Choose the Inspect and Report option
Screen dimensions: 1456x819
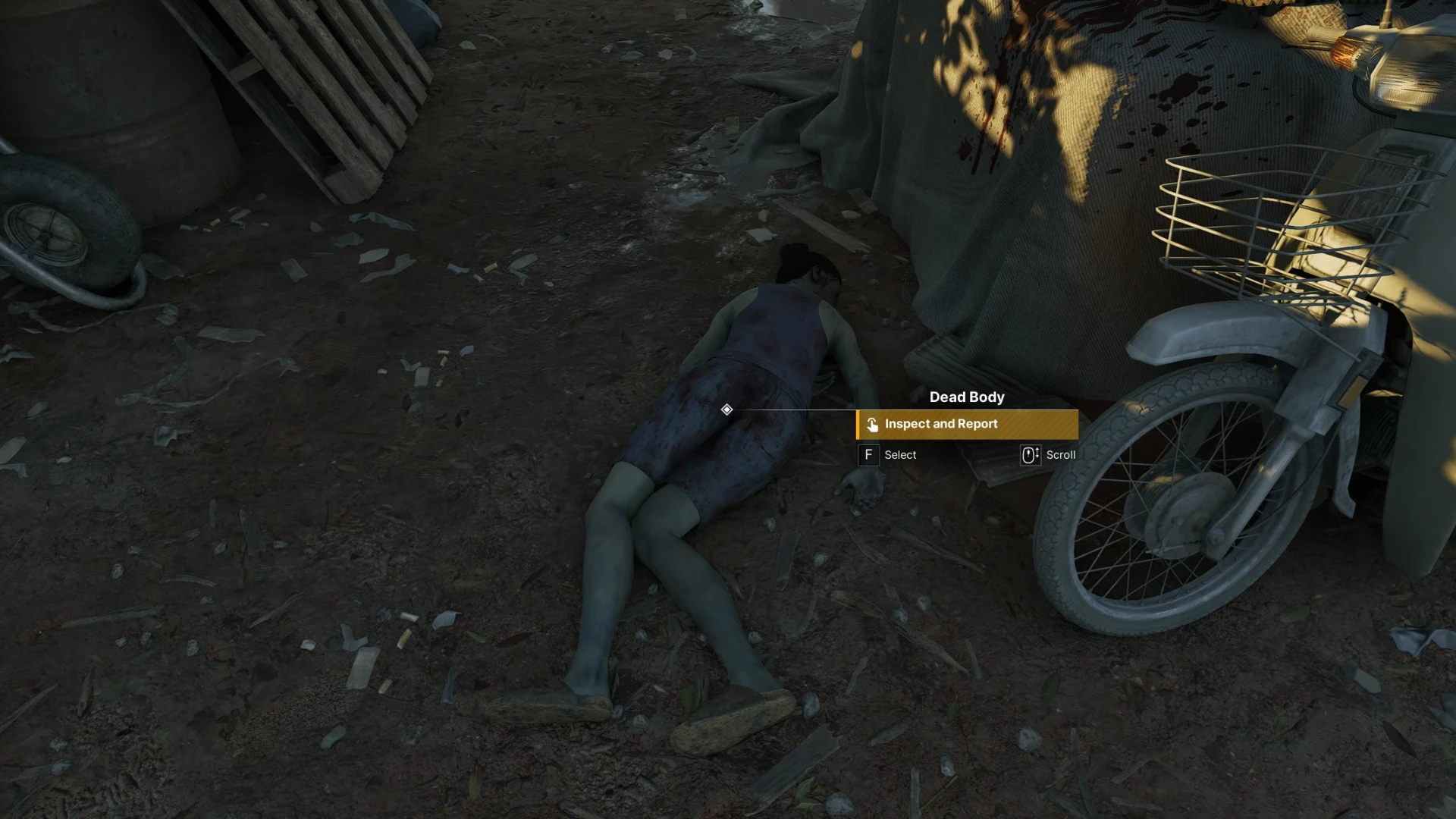(x=967, y=425)
